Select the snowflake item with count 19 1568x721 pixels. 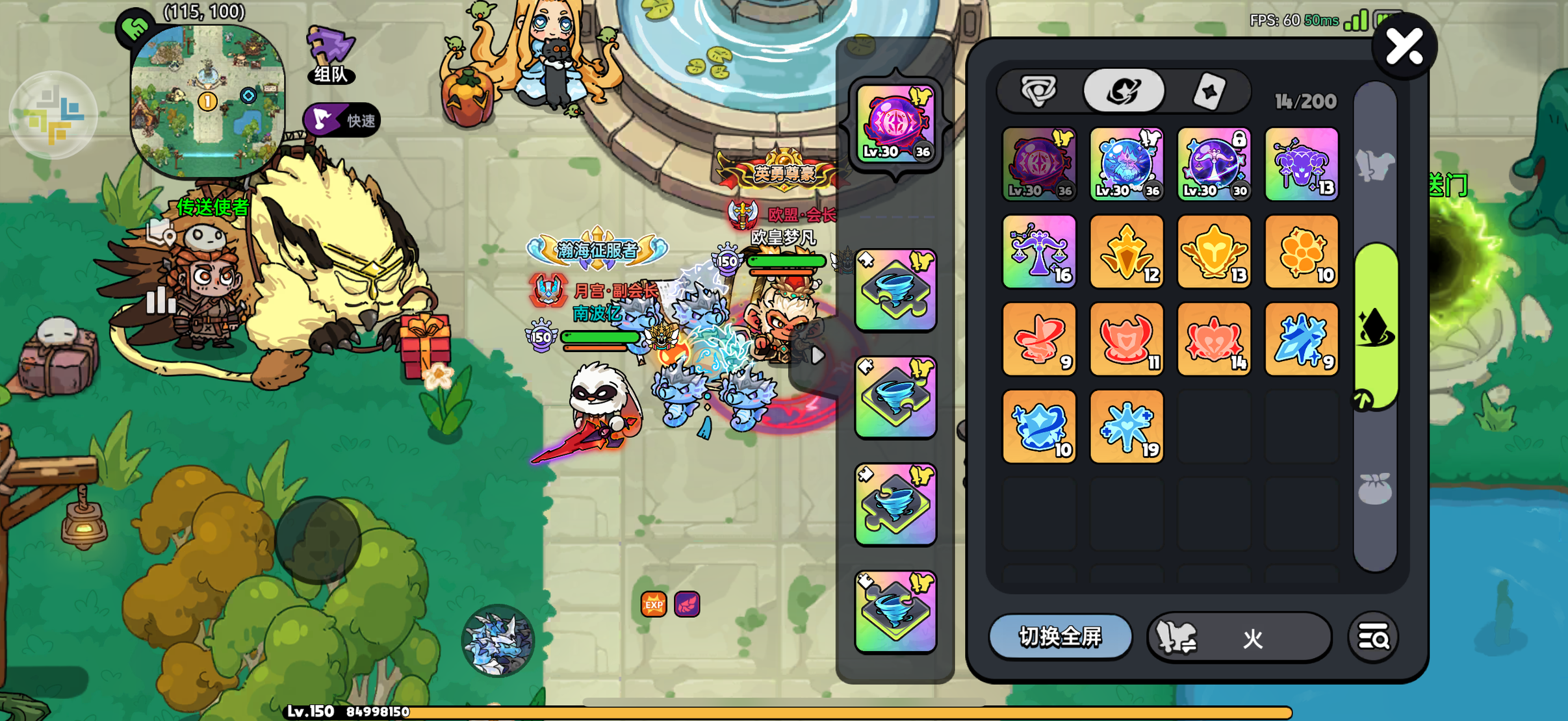tap(1126, 427)
